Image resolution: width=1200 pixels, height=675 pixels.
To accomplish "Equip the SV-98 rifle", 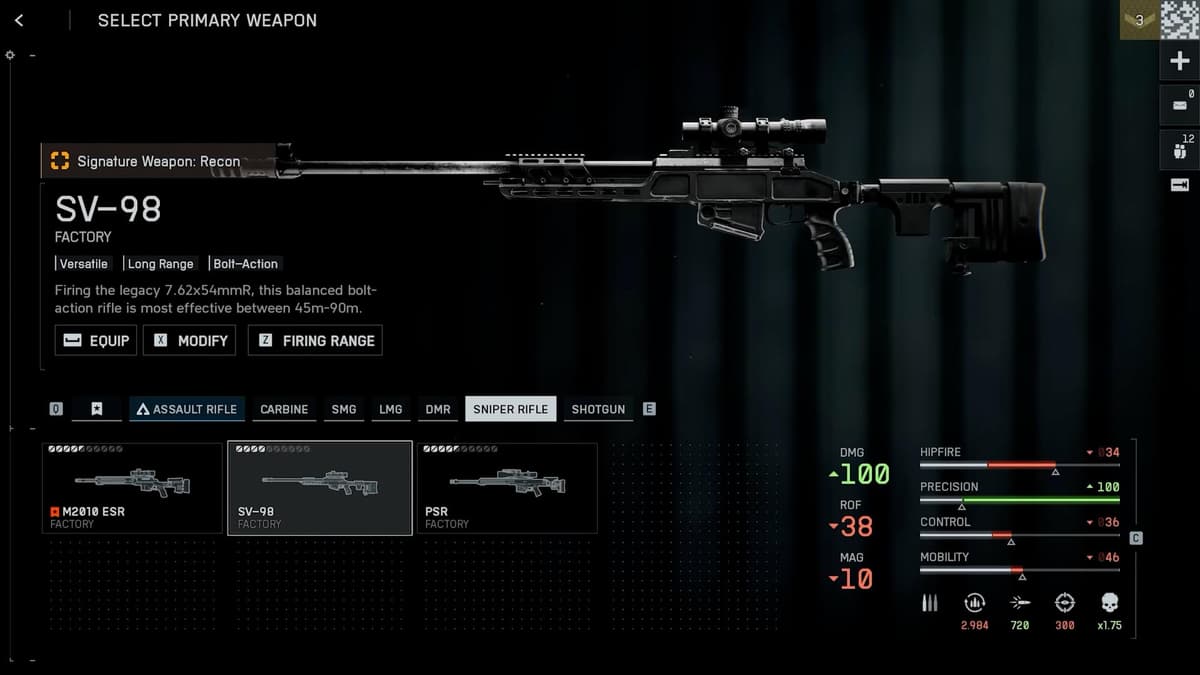I will (x=96, y=340).
